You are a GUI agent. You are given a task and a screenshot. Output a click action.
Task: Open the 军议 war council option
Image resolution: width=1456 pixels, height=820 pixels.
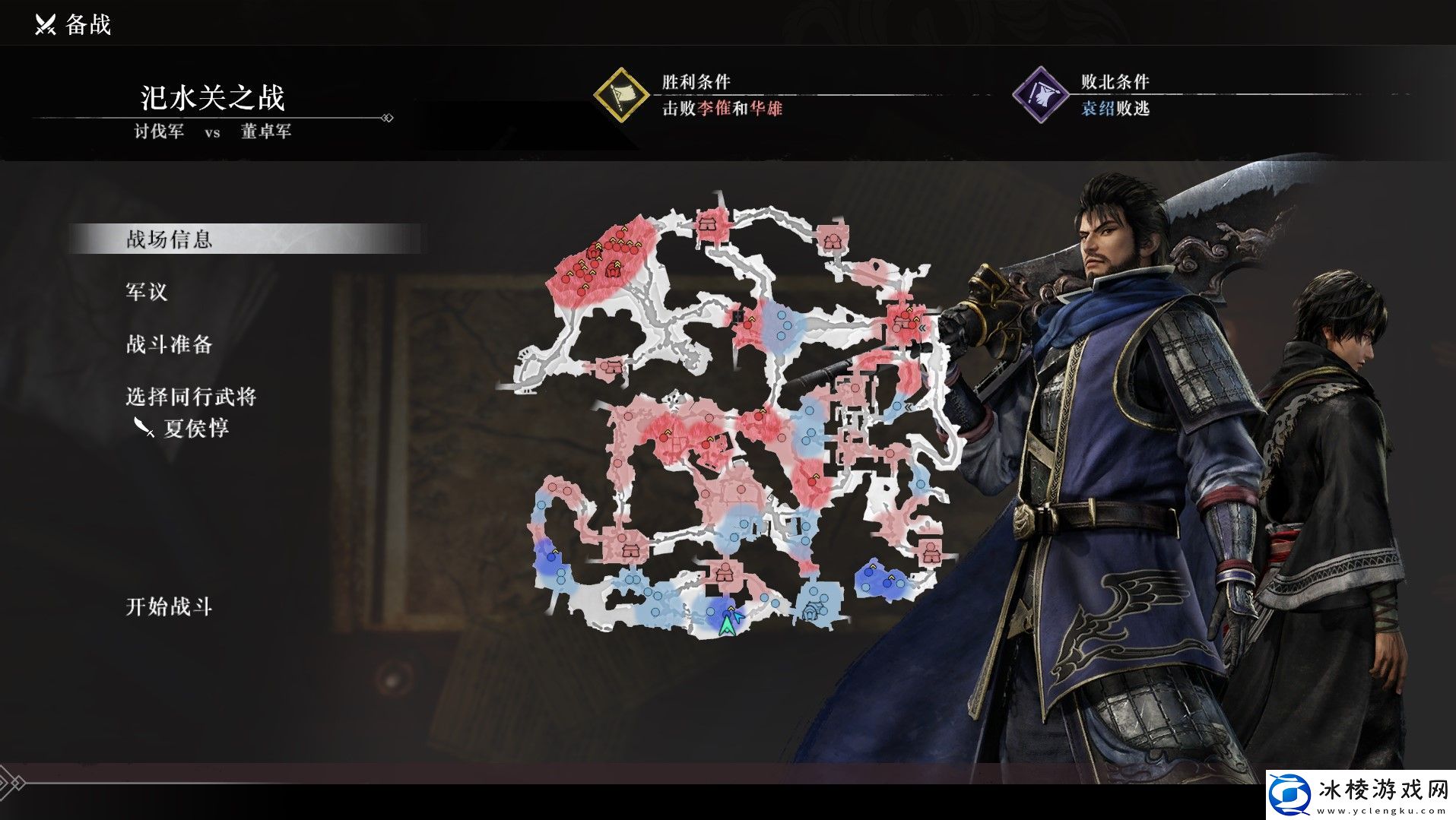(146, 292)
